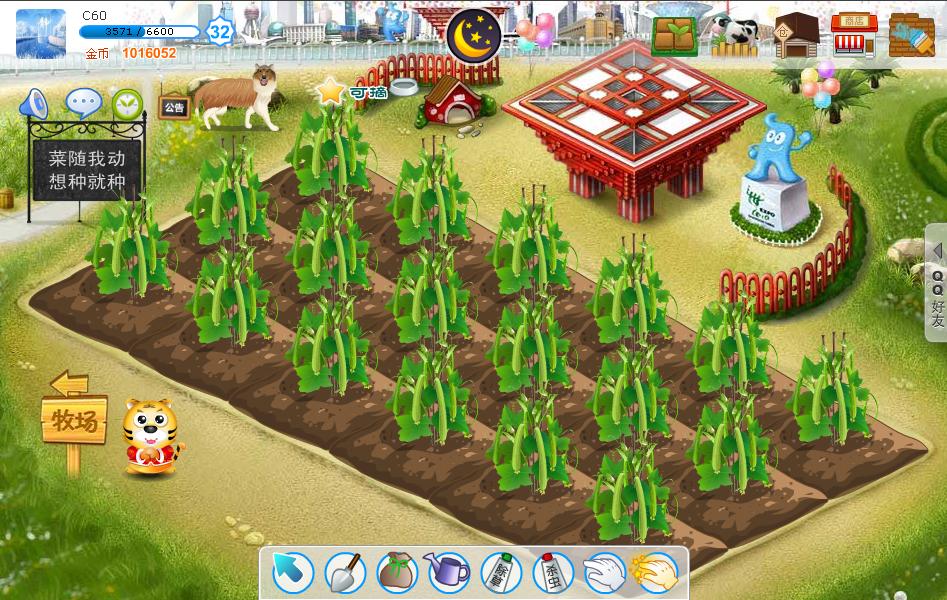Choose the shovel tool
This screenshot has height=600, width=947.
pyautogui.click(x=345, y=573)
